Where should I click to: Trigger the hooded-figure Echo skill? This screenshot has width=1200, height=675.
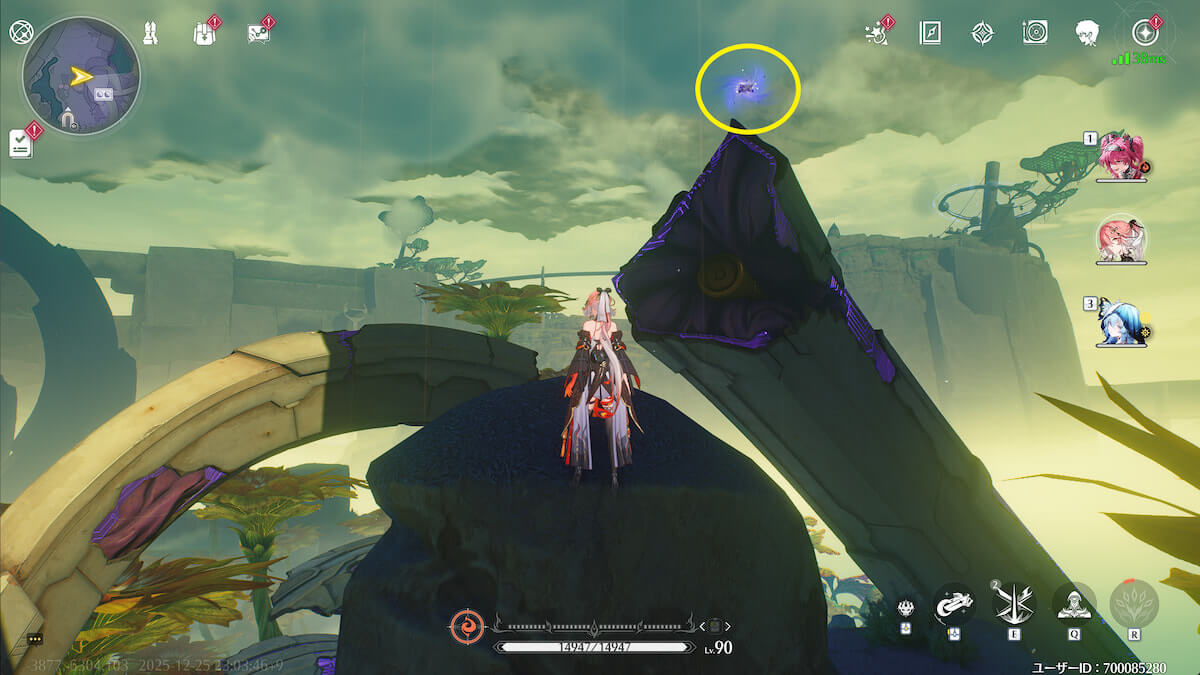tap(1074, 604)
